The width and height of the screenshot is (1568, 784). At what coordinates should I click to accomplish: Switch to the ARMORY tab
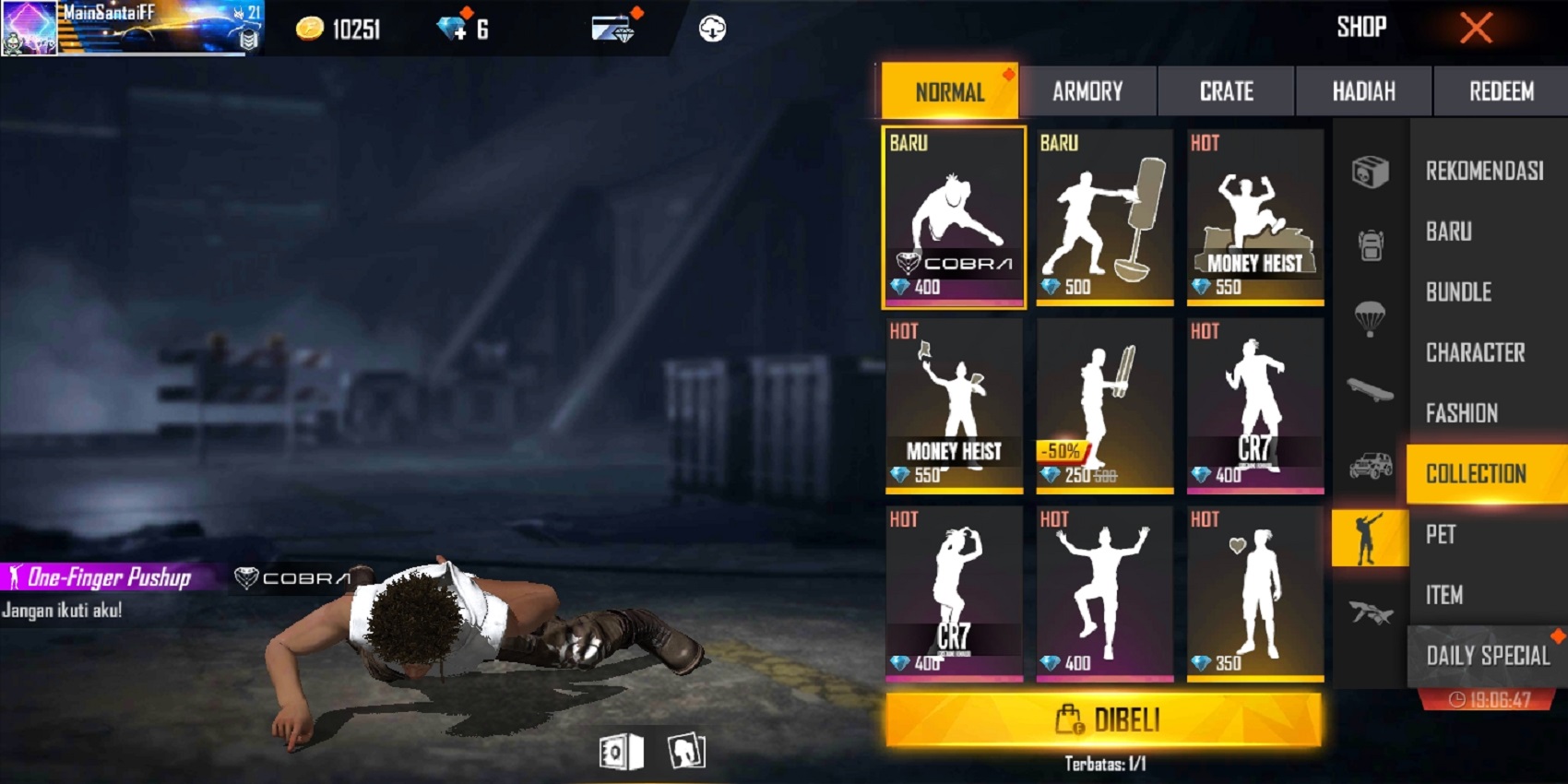1088,90
